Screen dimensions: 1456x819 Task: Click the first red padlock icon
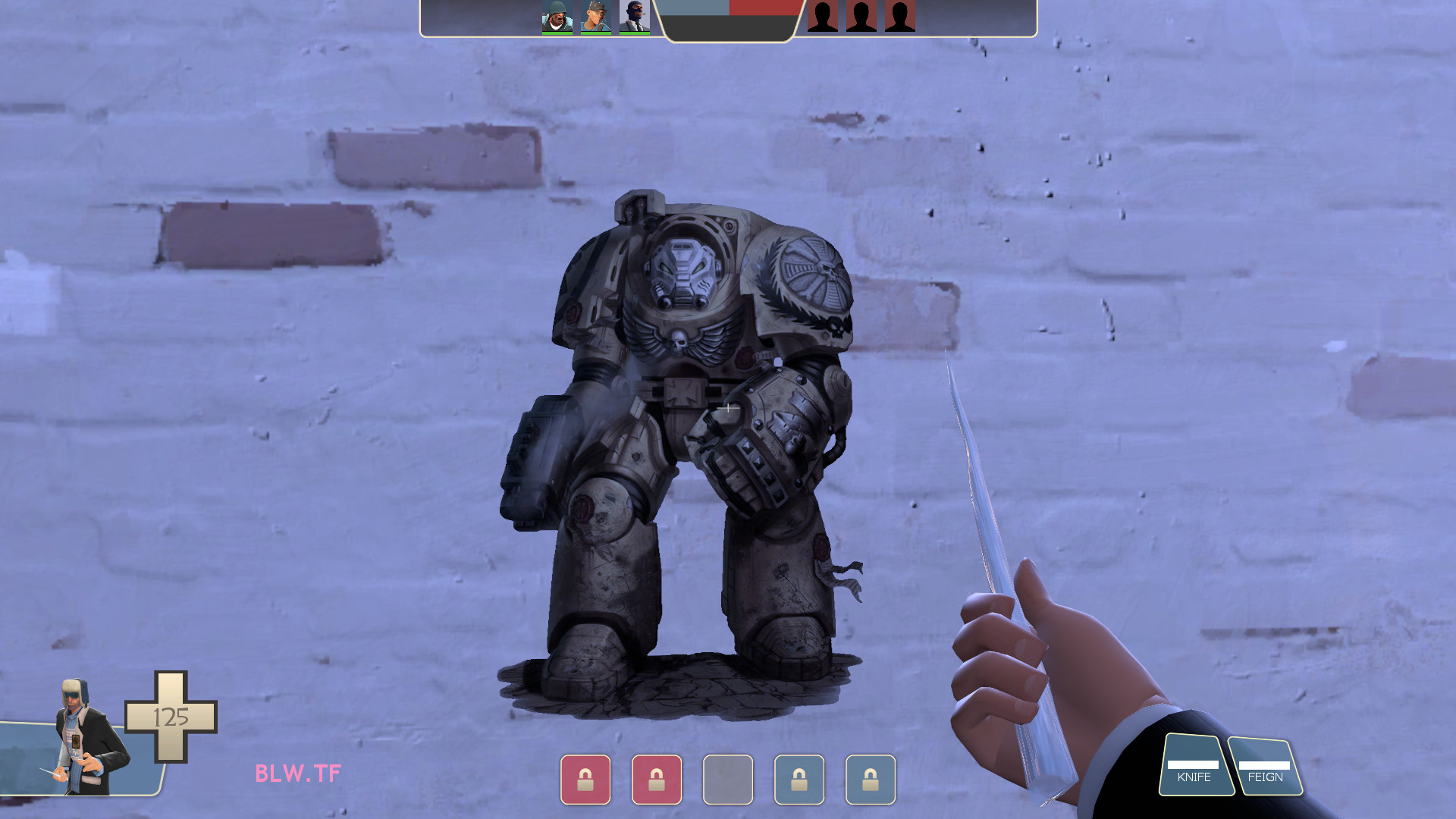pyautogui.click(x=585, y=780)
